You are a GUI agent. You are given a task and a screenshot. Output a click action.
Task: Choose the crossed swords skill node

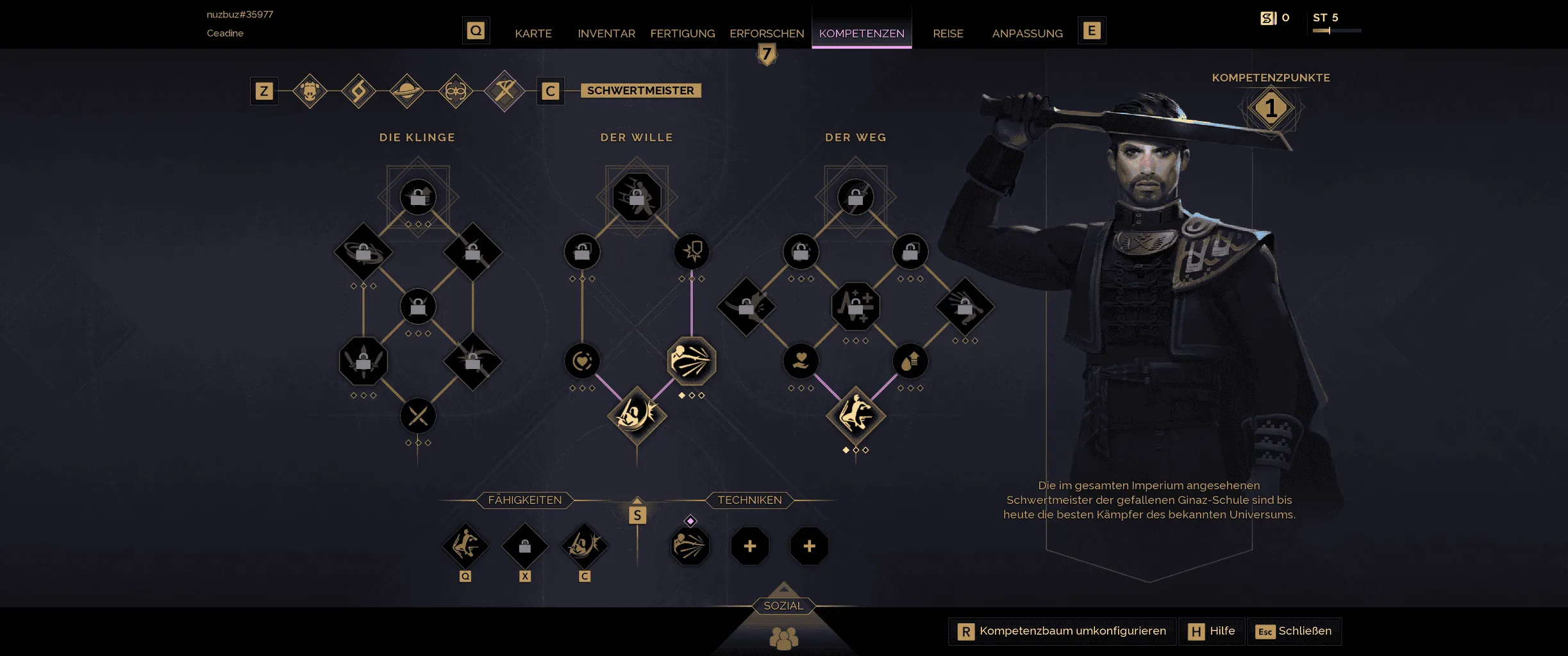pyautogui.click(x=418, y=416)
